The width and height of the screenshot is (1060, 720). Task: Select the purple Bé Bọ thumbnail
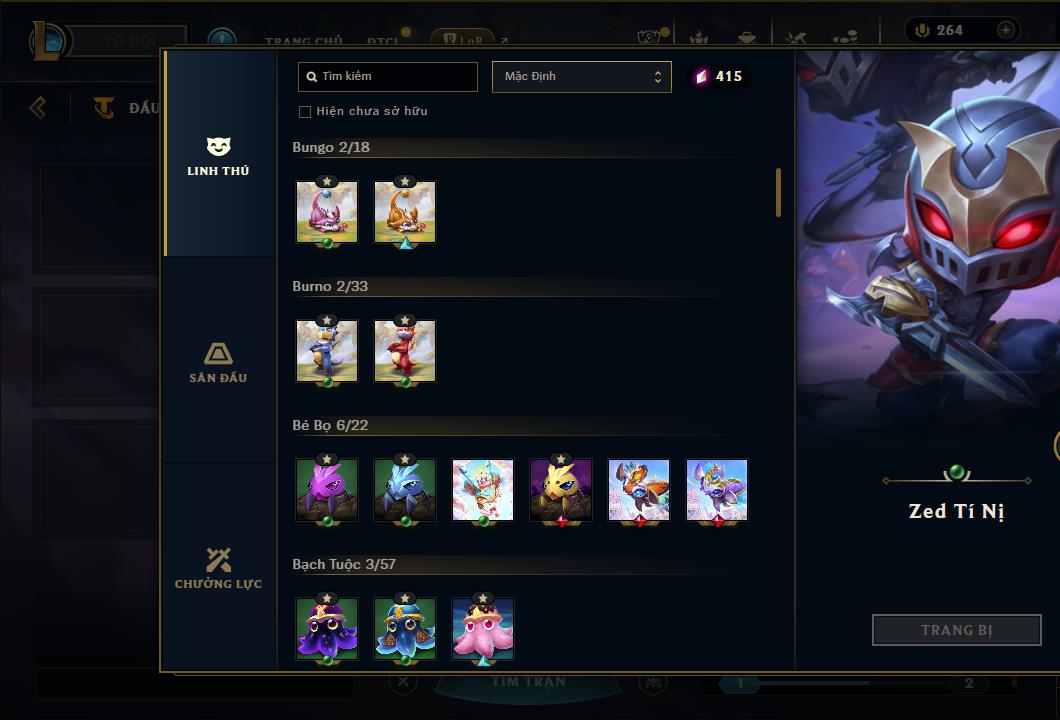[327, 490]
